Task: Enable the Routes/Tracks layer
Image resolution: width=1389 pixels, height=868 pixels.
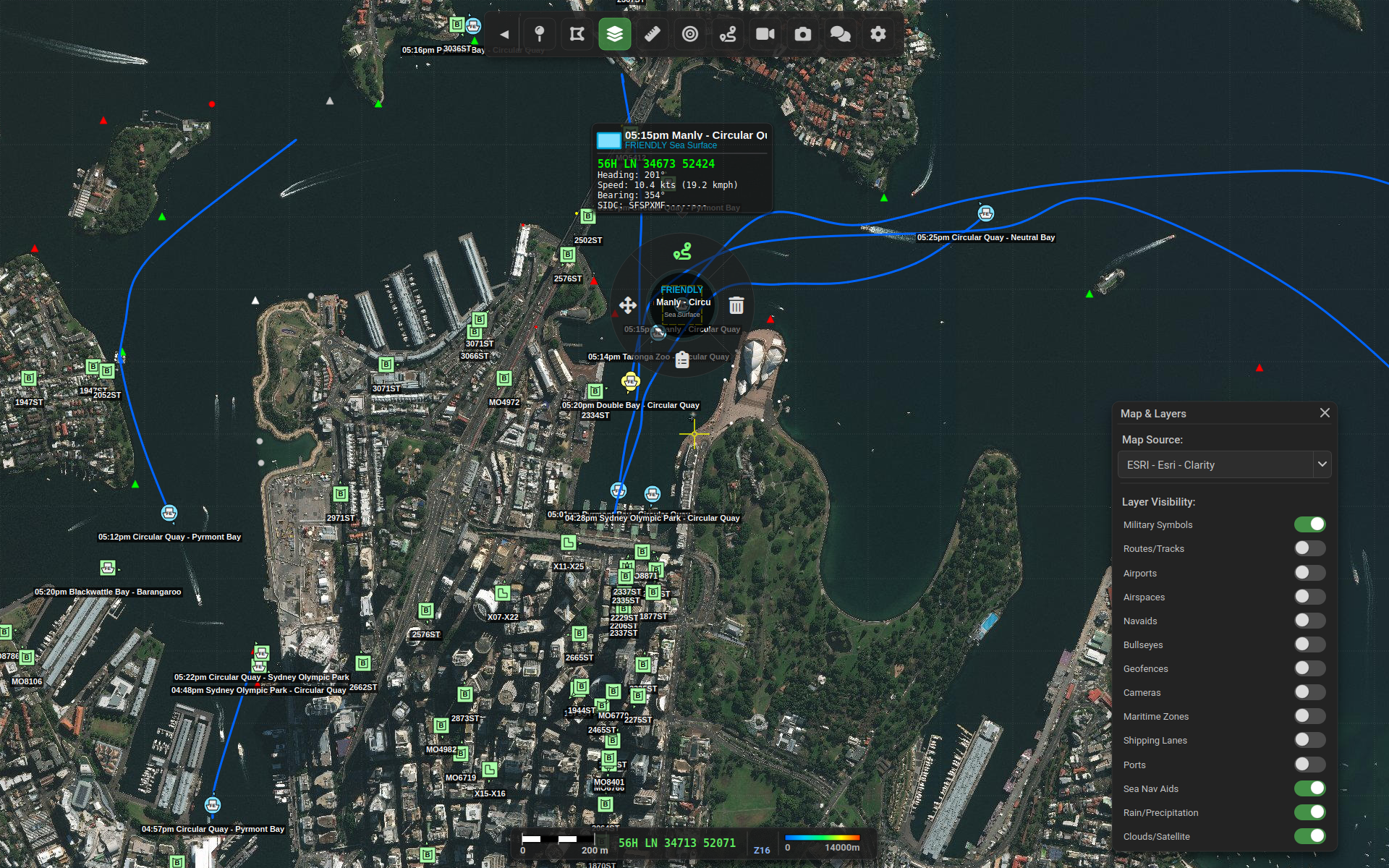Action: click(1309, 548)
